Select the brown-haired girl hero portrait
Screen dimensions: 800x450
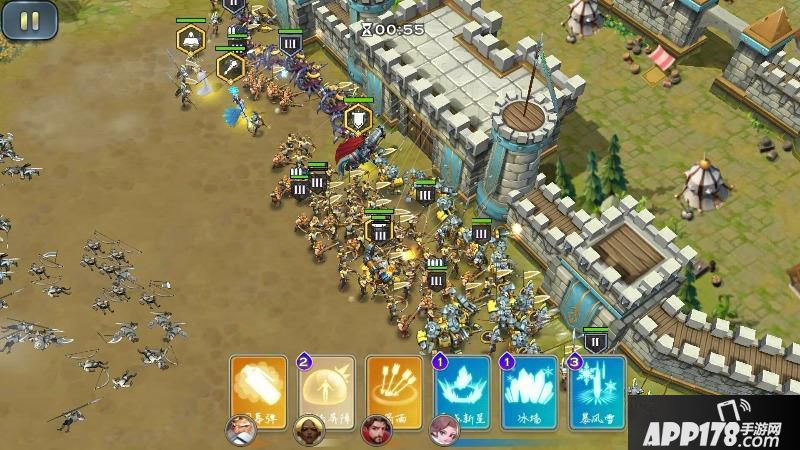pyautogui.click(x=444, y=430)
